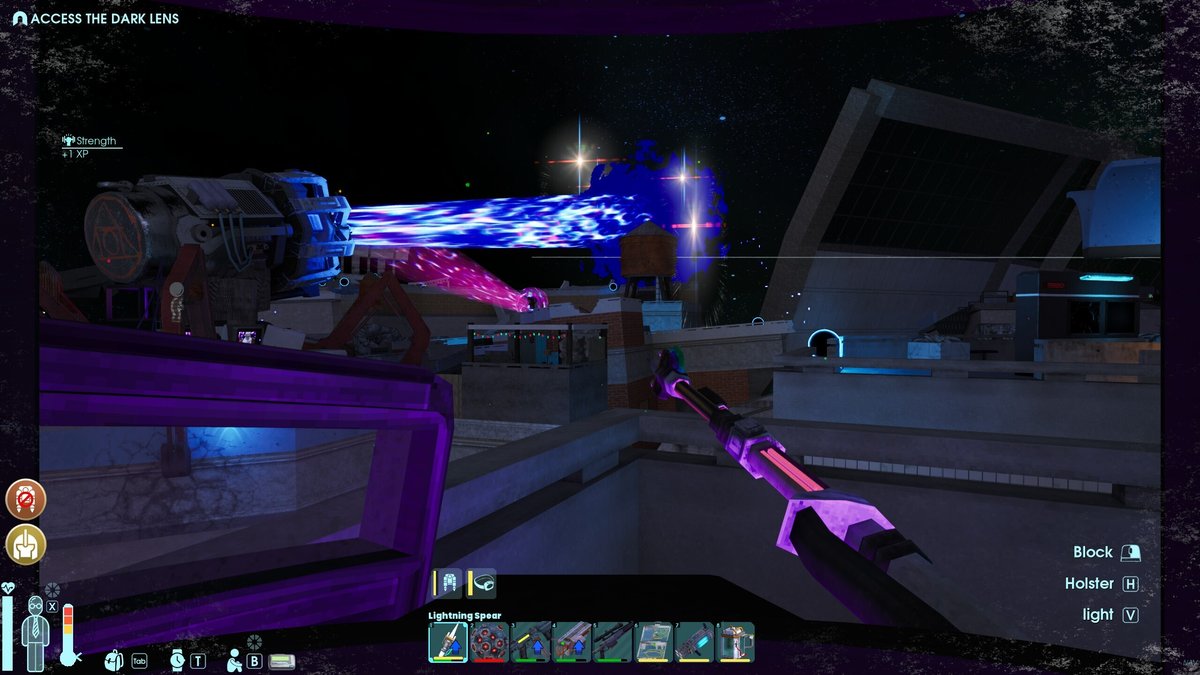Select the Lightning Spear hotbar slot
The height and width of the screenshot is (675, 1200).
[x=447, y=642]
